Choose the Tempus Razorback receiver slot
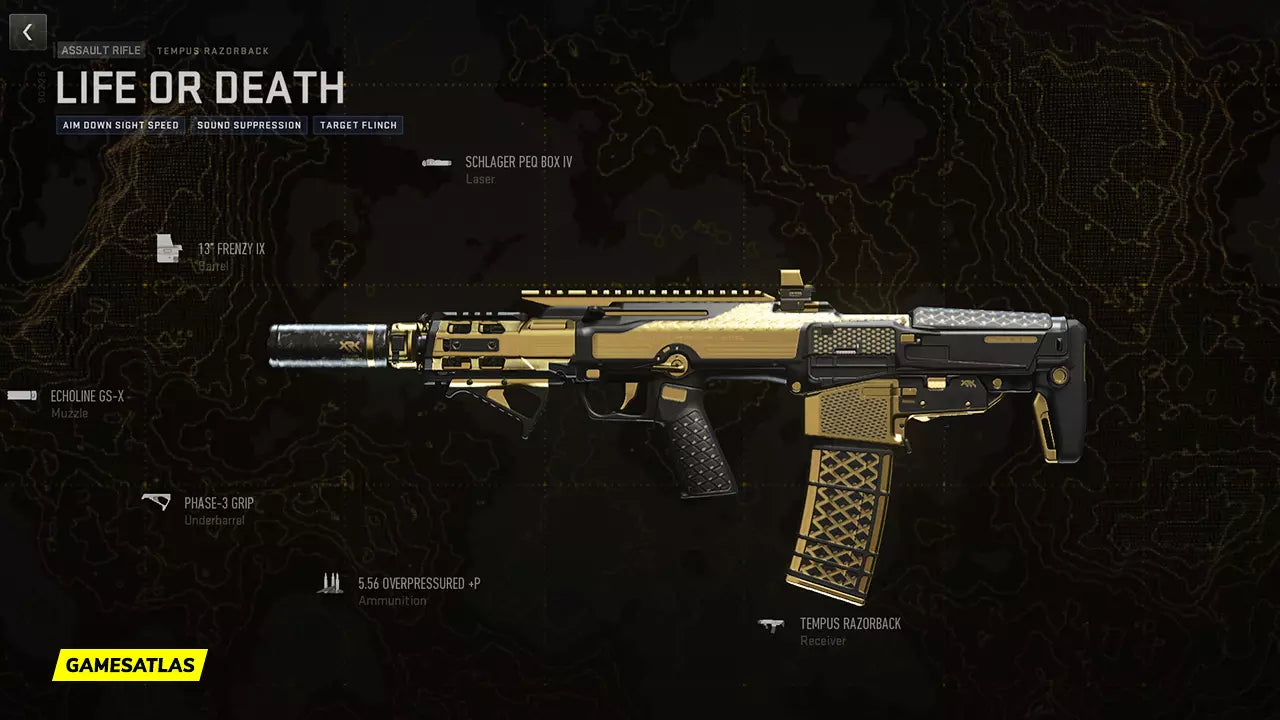The width and height of the screenshot is (1280, 720). (849, 624)
